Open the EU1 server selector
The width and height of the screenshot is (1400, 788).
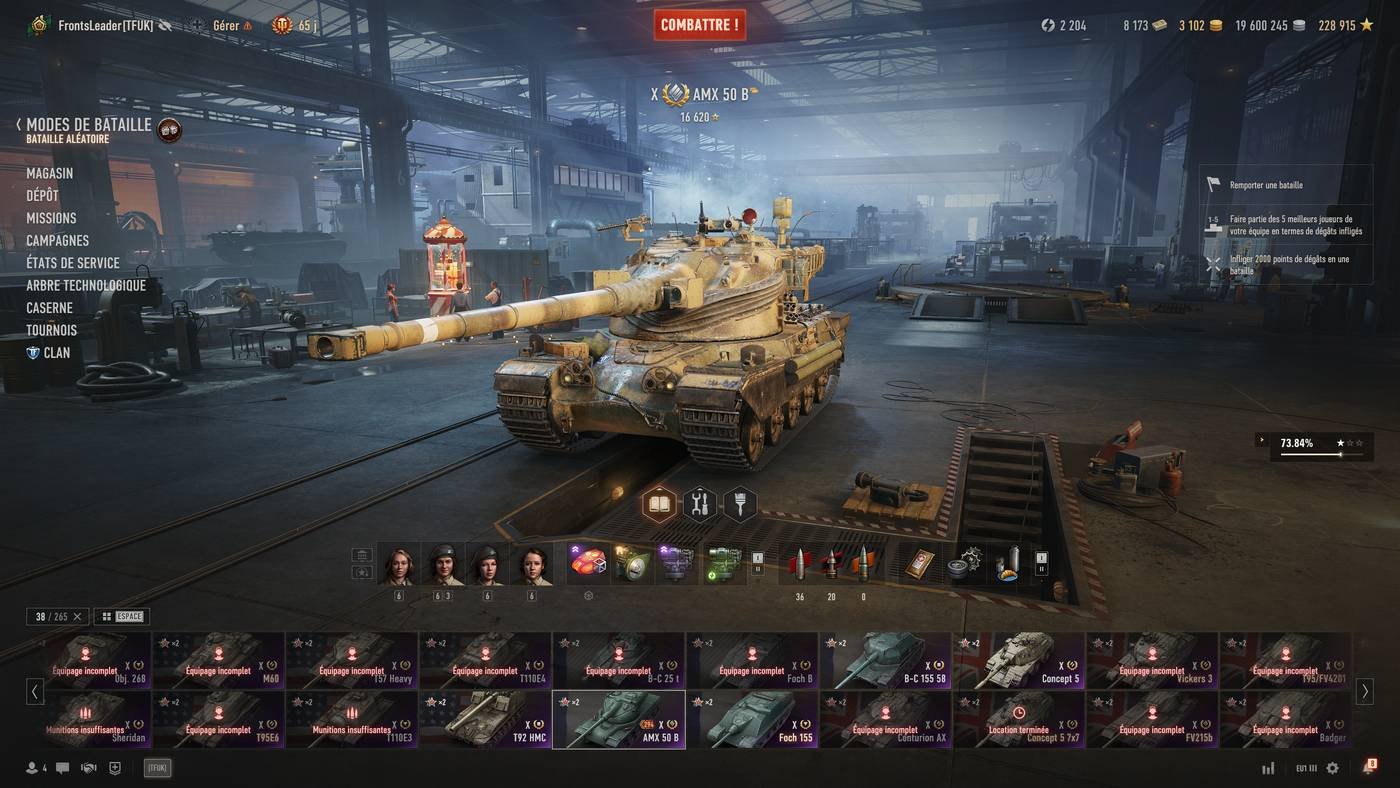(1305, 768)
